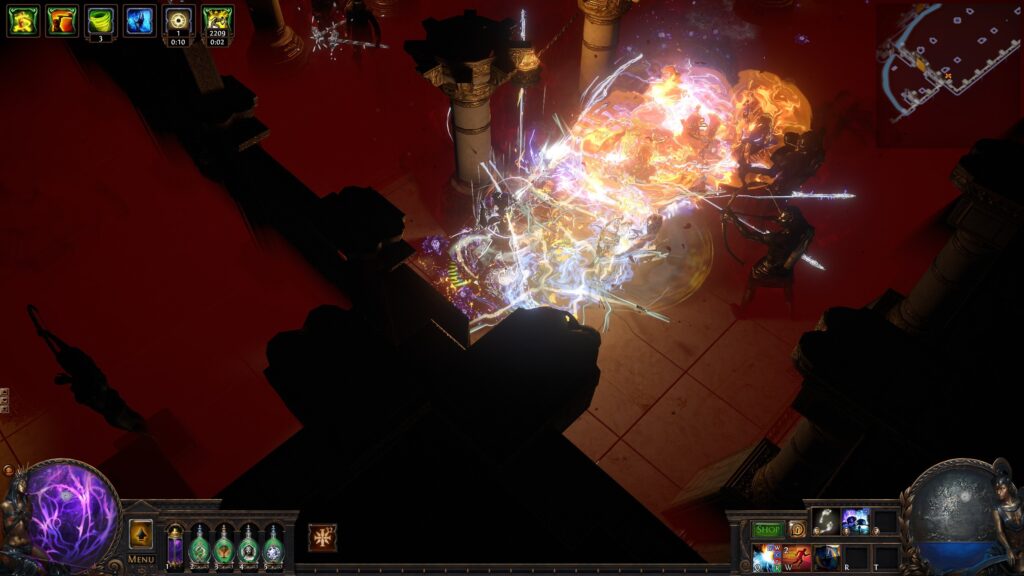Open the minimap overlay
1024x576 pixels.
pos(947,62)
